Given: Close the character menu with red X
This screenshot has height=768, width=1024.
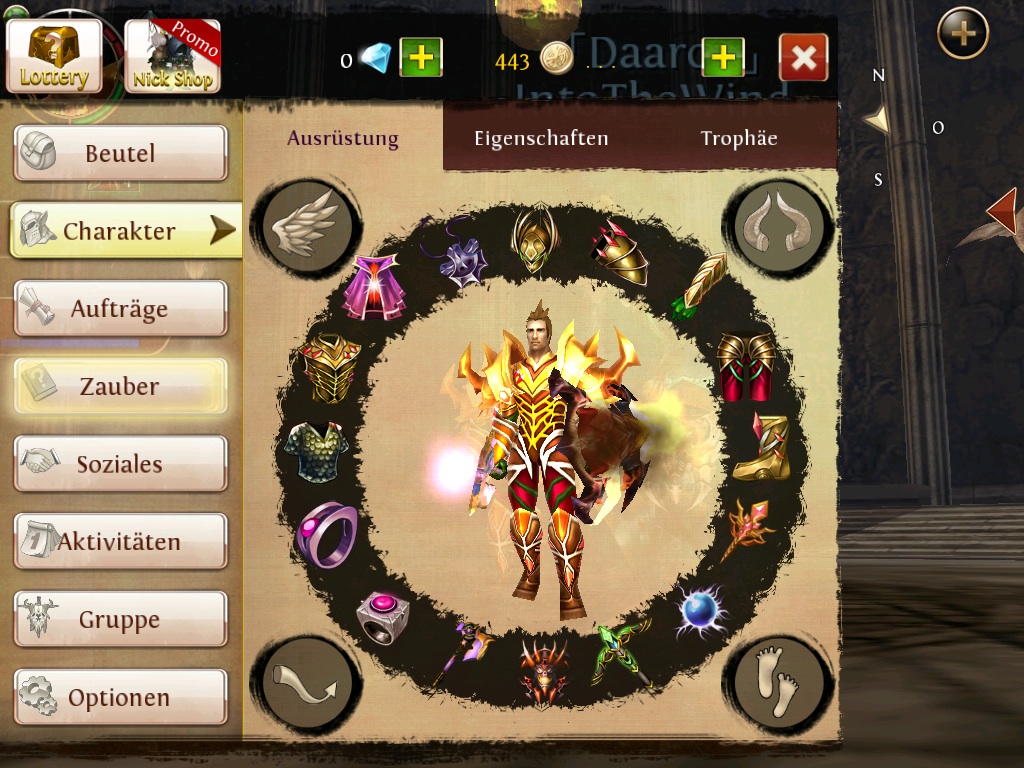Looking at the screenshot, I should coord(803,58).
